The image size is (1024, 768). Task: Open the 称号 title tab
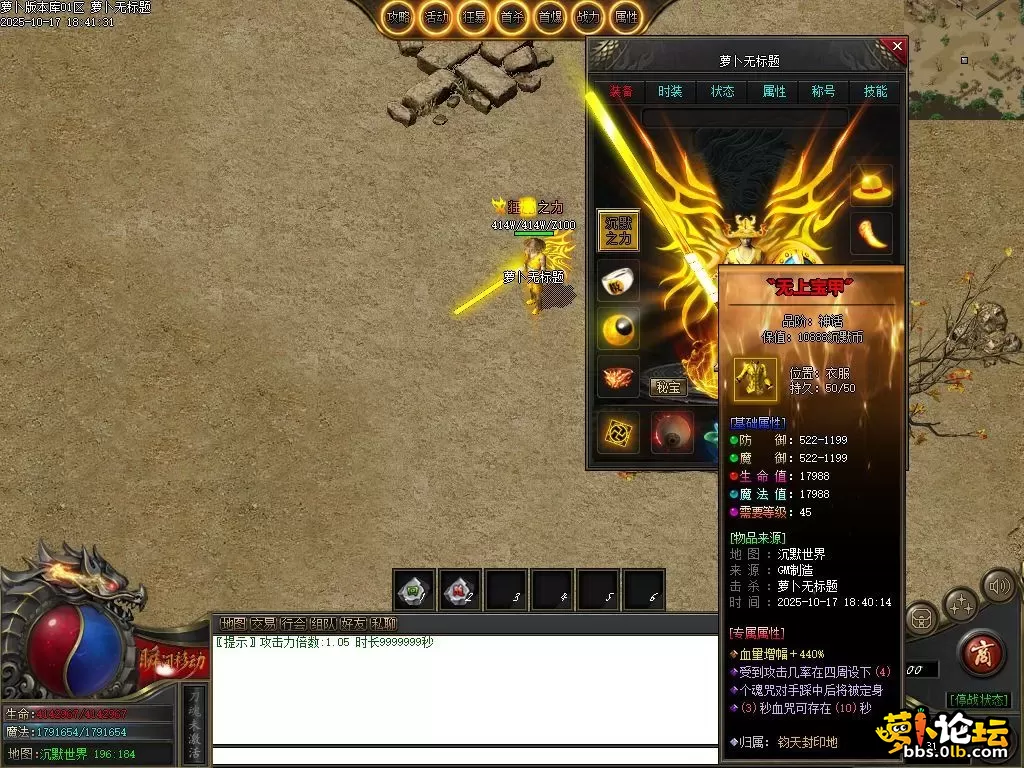[823, 91]
